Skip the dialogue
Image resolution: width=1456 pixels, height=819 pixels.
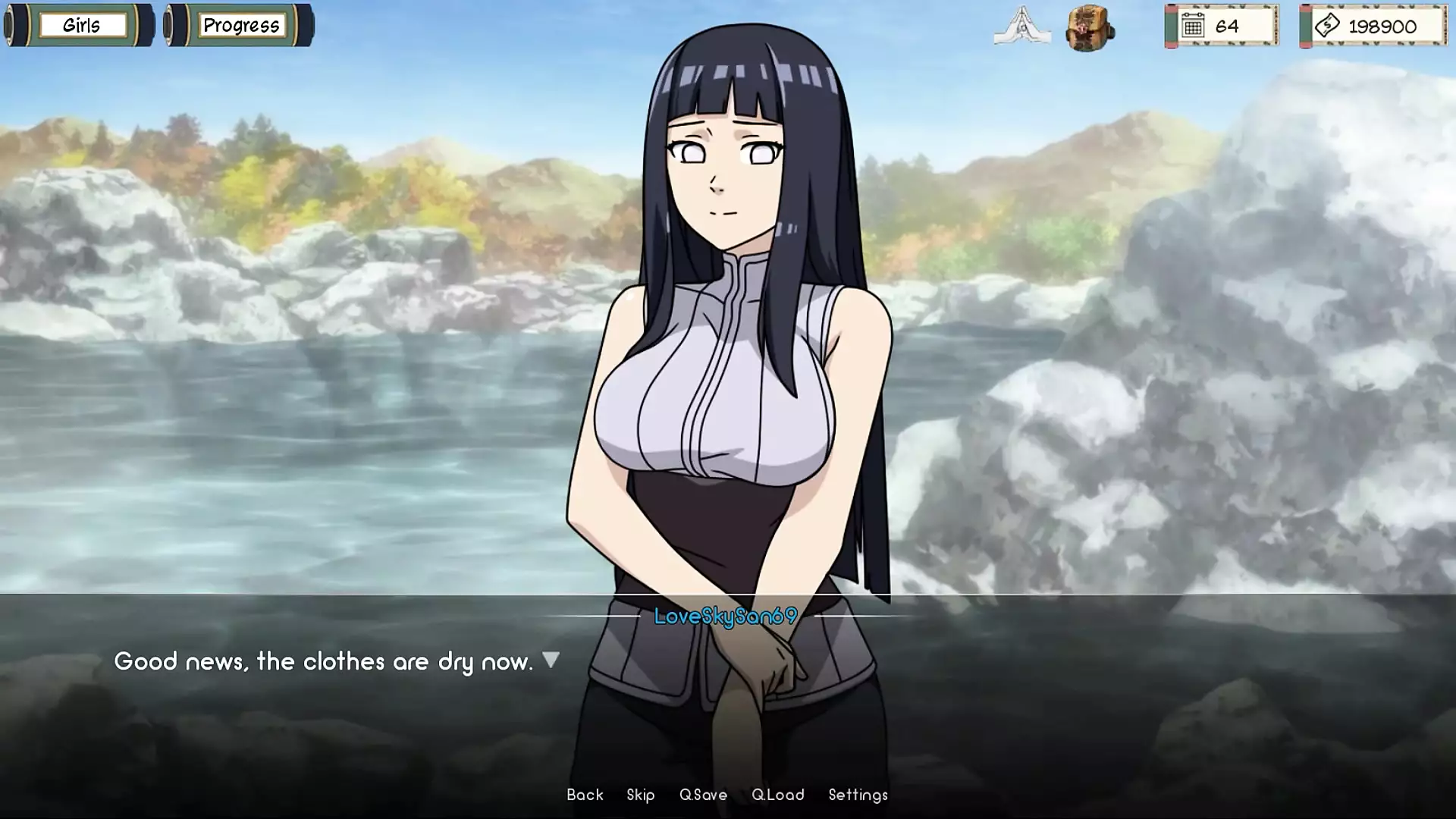pos(641,795)
